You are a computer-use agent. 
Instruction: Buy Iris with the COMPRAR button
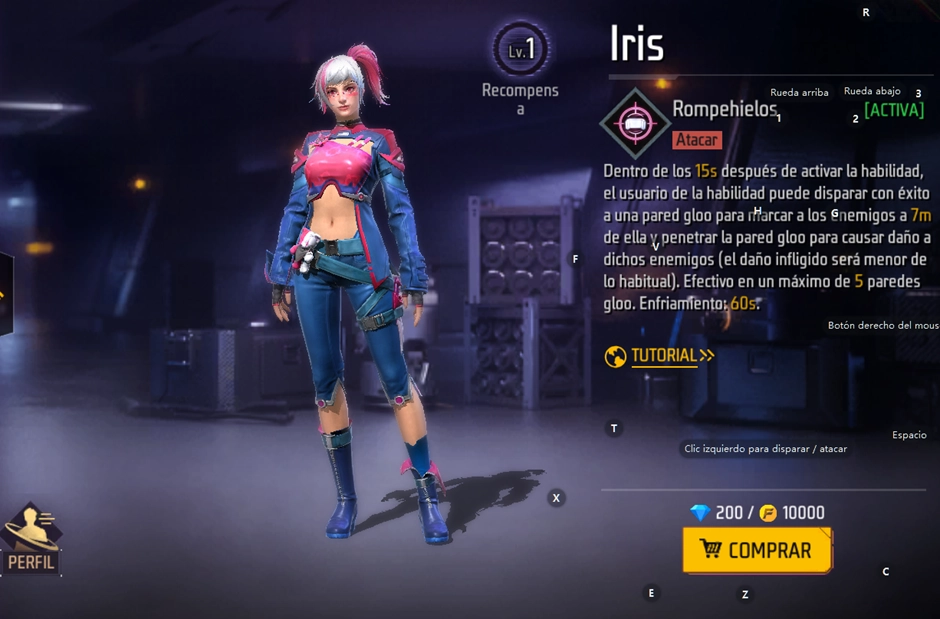(757, 550)
